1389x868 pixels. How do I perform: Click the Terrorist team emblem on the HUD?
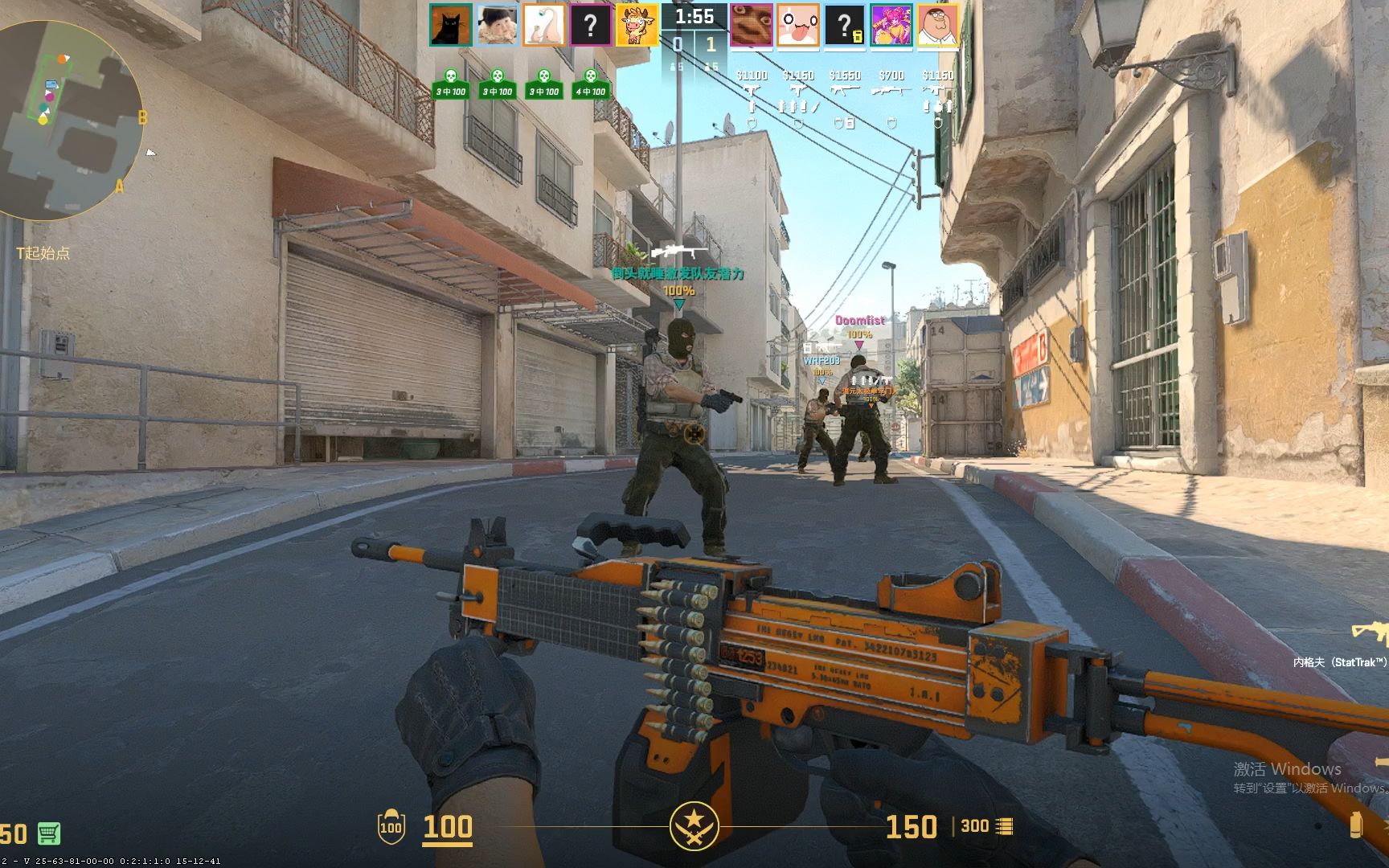pyautogui.click(x=694, y=826)
